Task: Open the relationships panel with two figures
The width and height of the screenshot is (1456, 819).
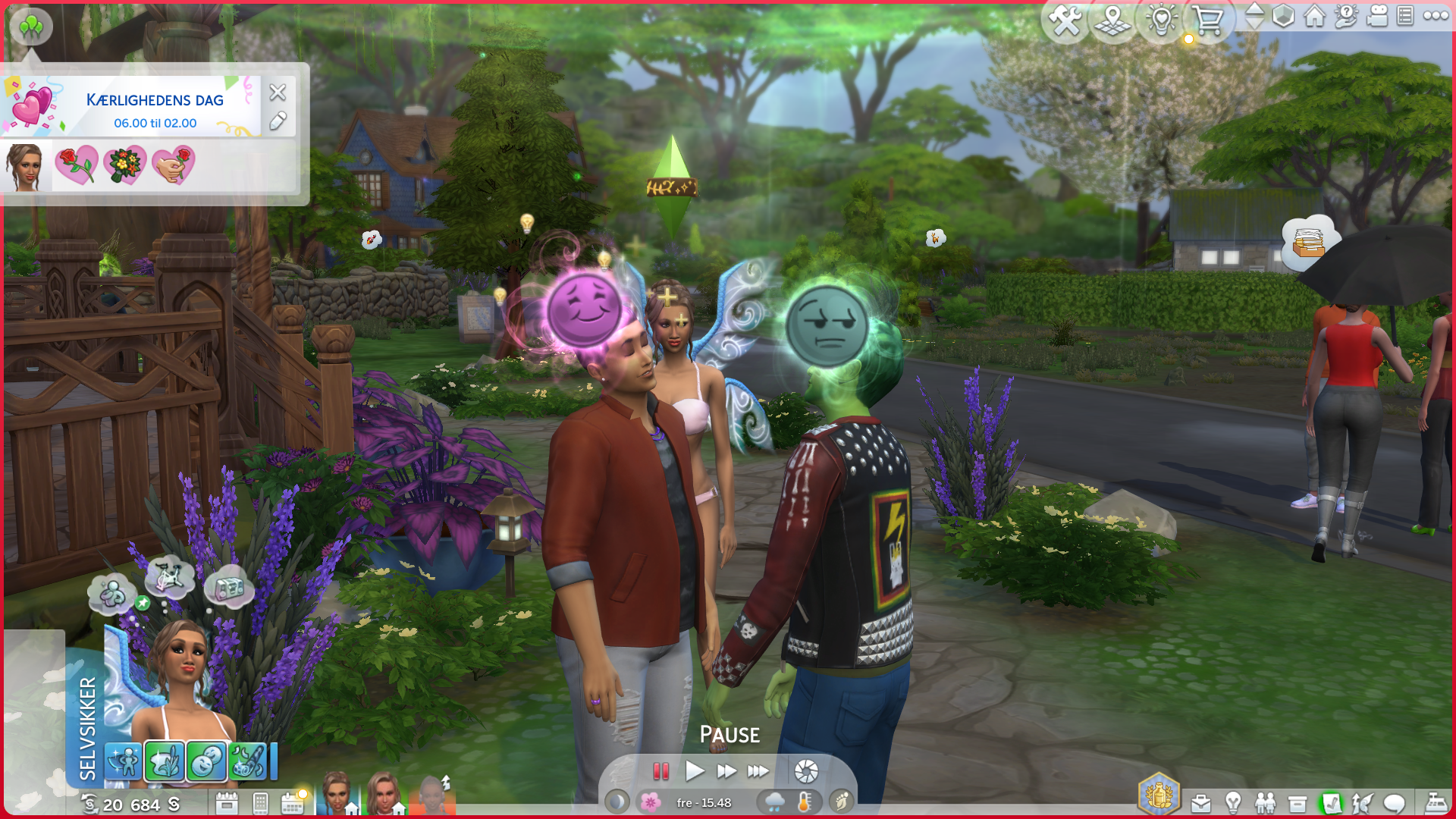Action: (x=1265, y=803)
